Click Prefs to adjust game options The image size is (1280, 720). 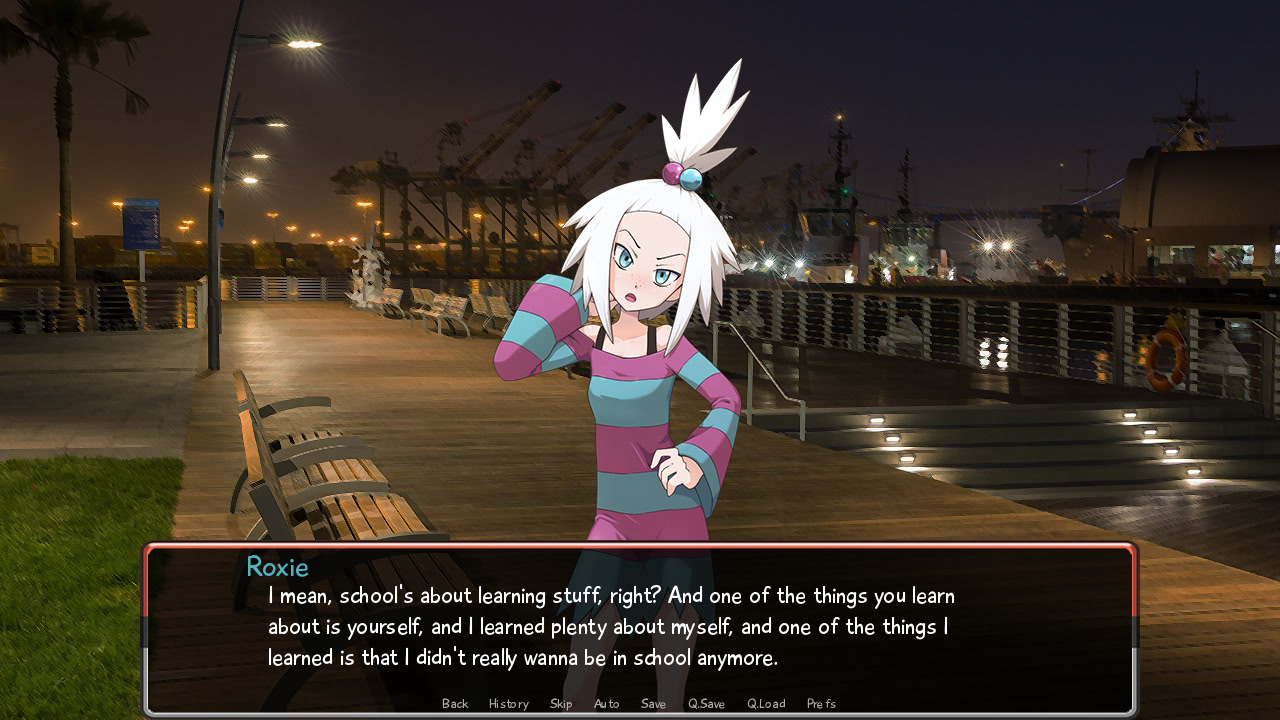[x=821, y=703]
